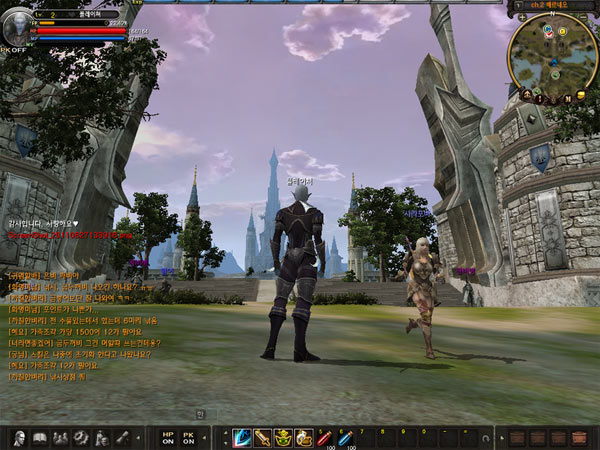Select the golden sword skill slot
Viewport: 600px width, 450px height.
tap(263, 437)
